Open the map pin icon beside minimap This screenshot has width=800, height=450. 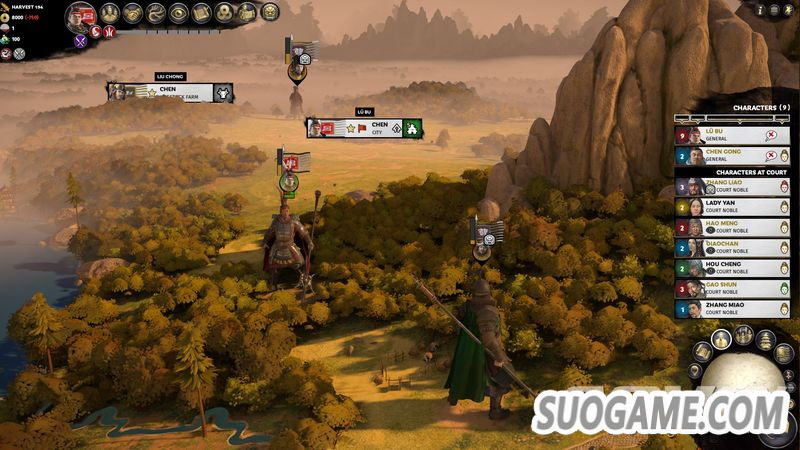coord(695,372)
